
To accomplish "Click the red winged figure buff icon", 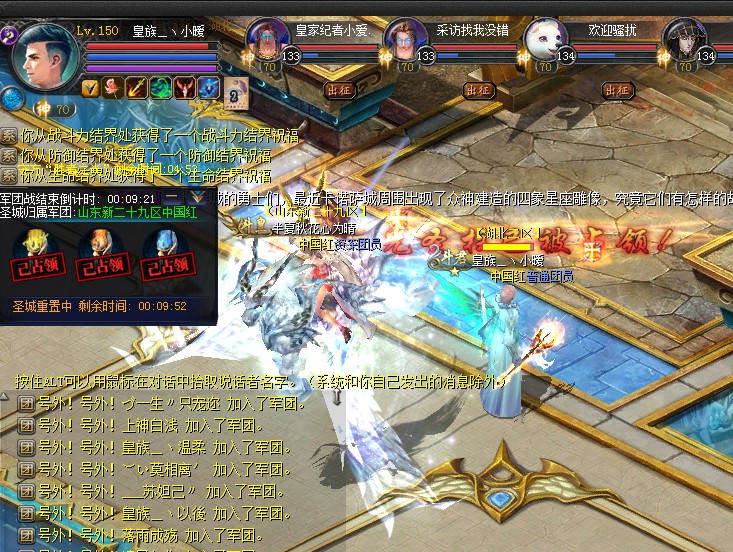I will (x=184, y=88).
